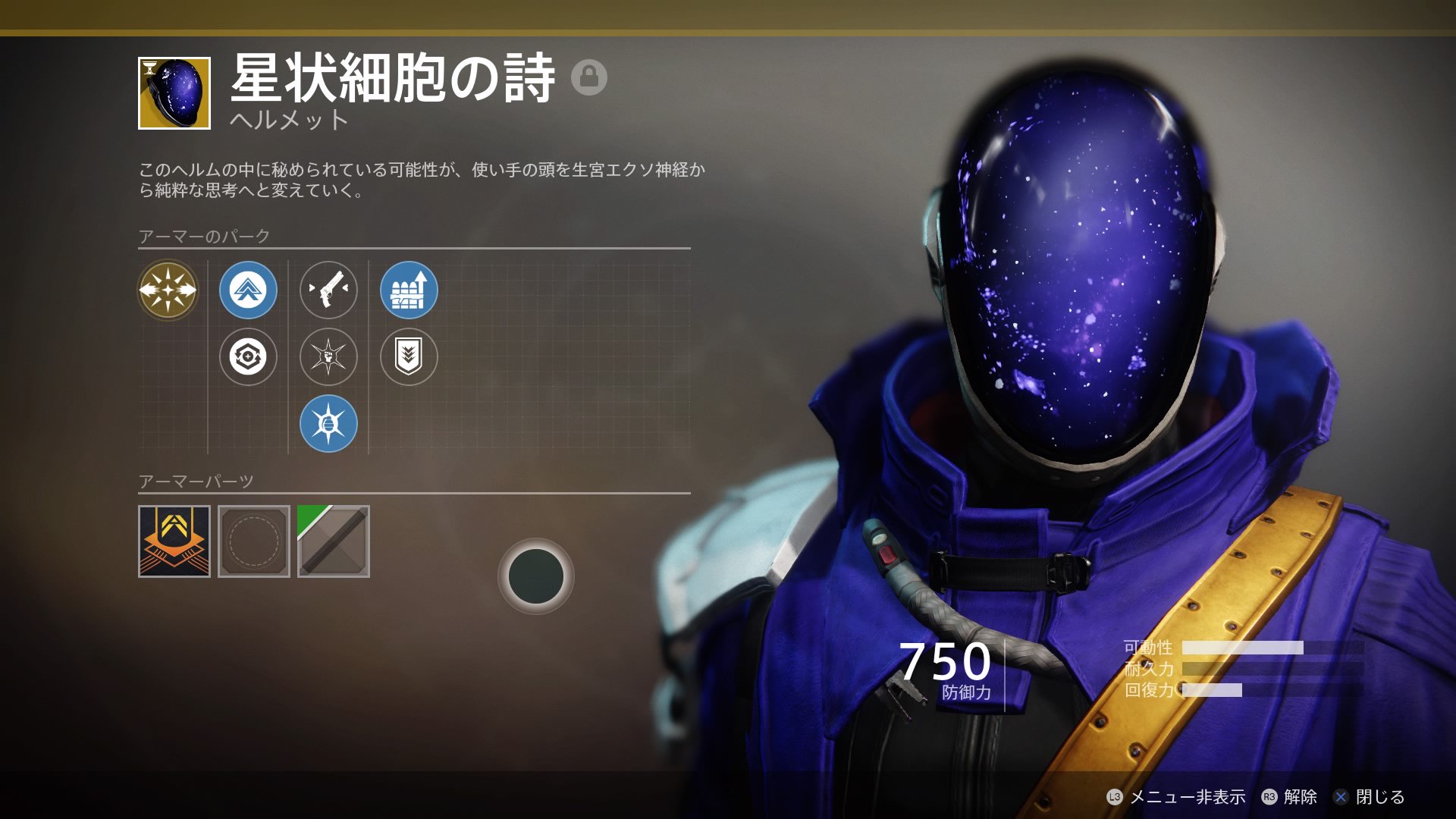Select the ammo reserves up-arrow perk
The image size is (1456, 819).
[409, 290]
